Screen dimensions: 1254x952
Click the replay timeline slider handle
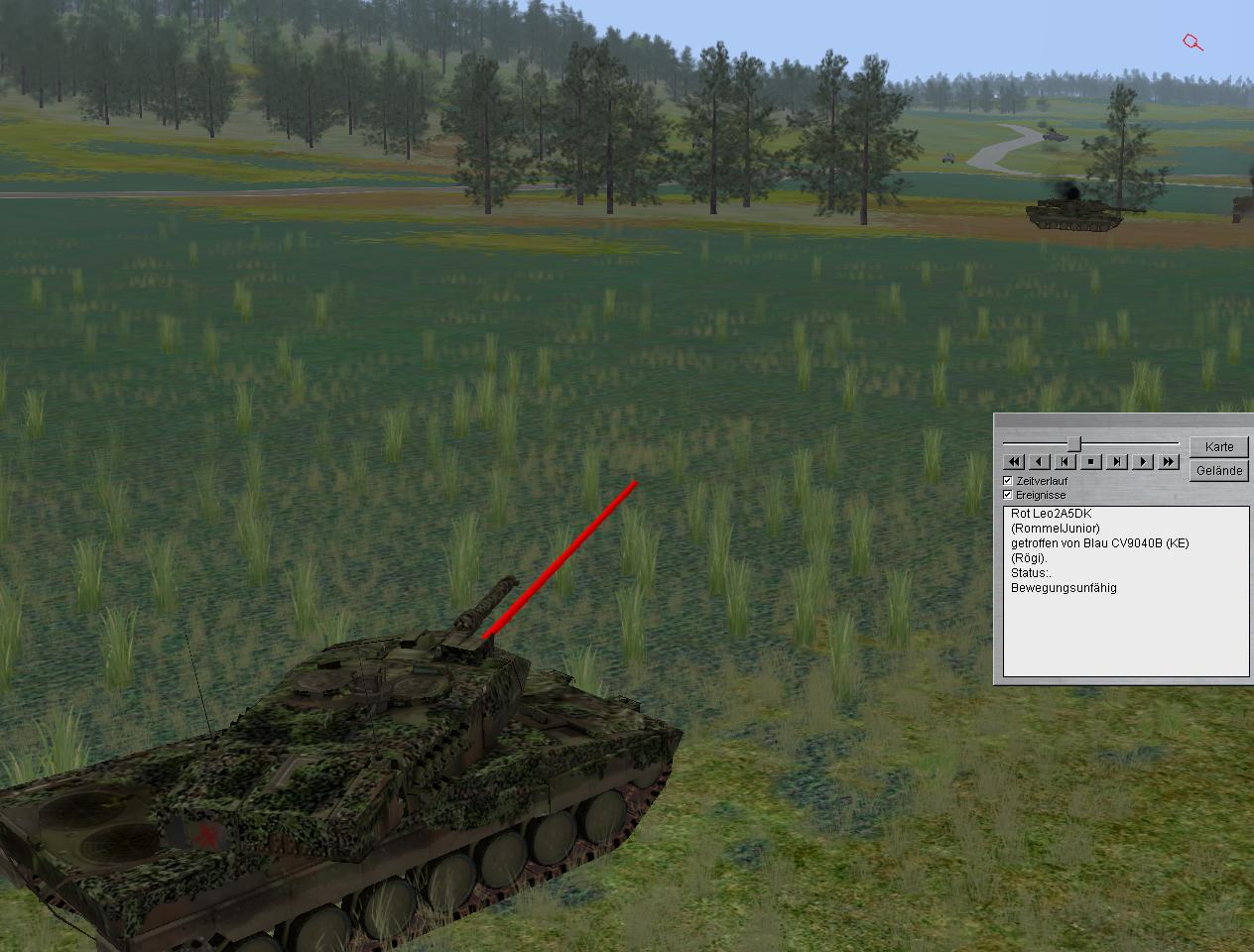[x=1073, y=443]
